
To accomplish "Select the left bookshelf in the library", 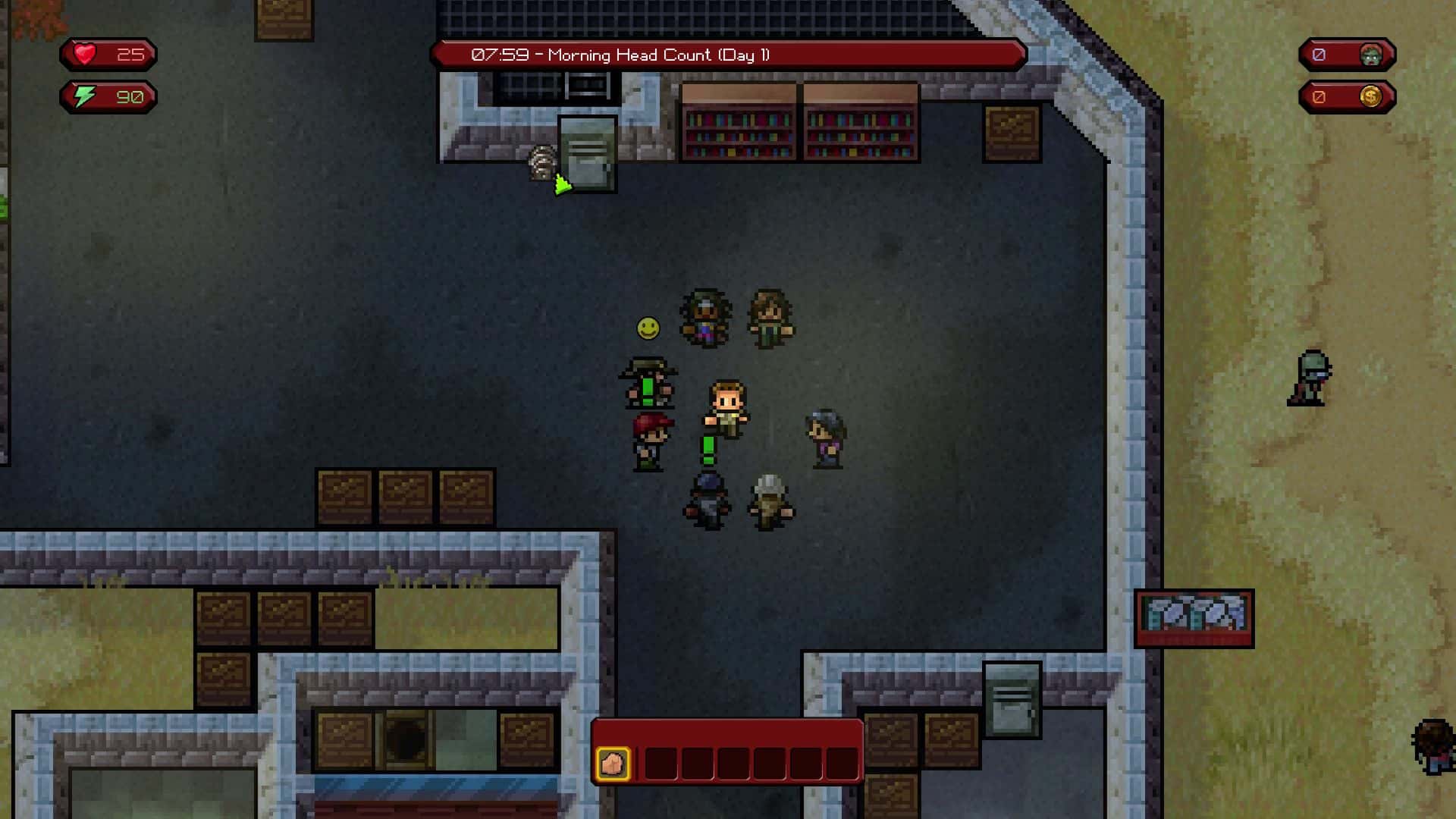I will point(739,125).
